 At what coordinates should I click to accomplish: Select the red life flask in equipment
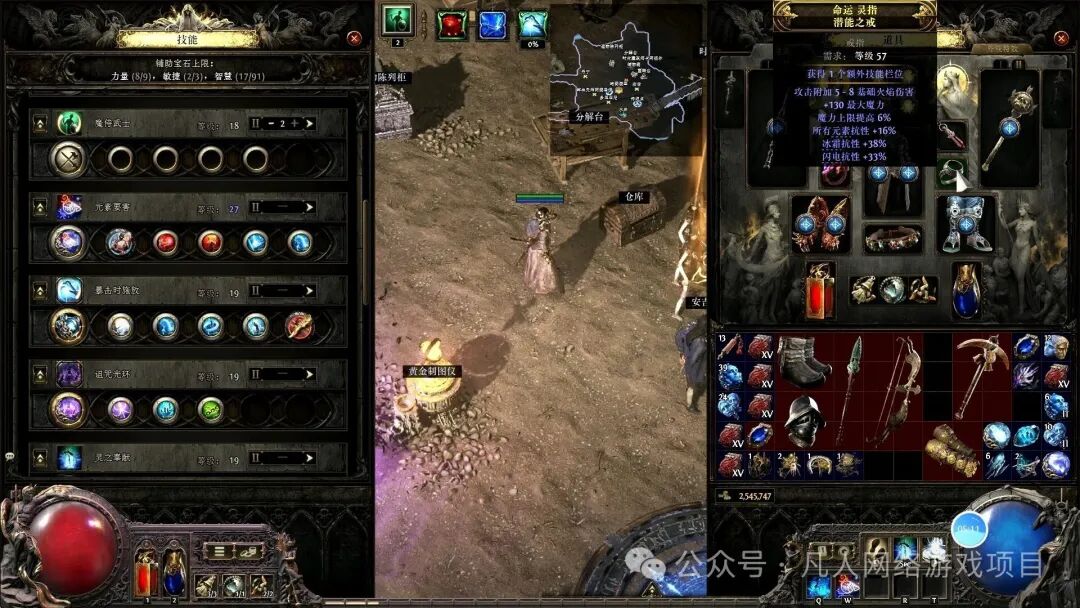pyautogui.click(x=822, y=289)
